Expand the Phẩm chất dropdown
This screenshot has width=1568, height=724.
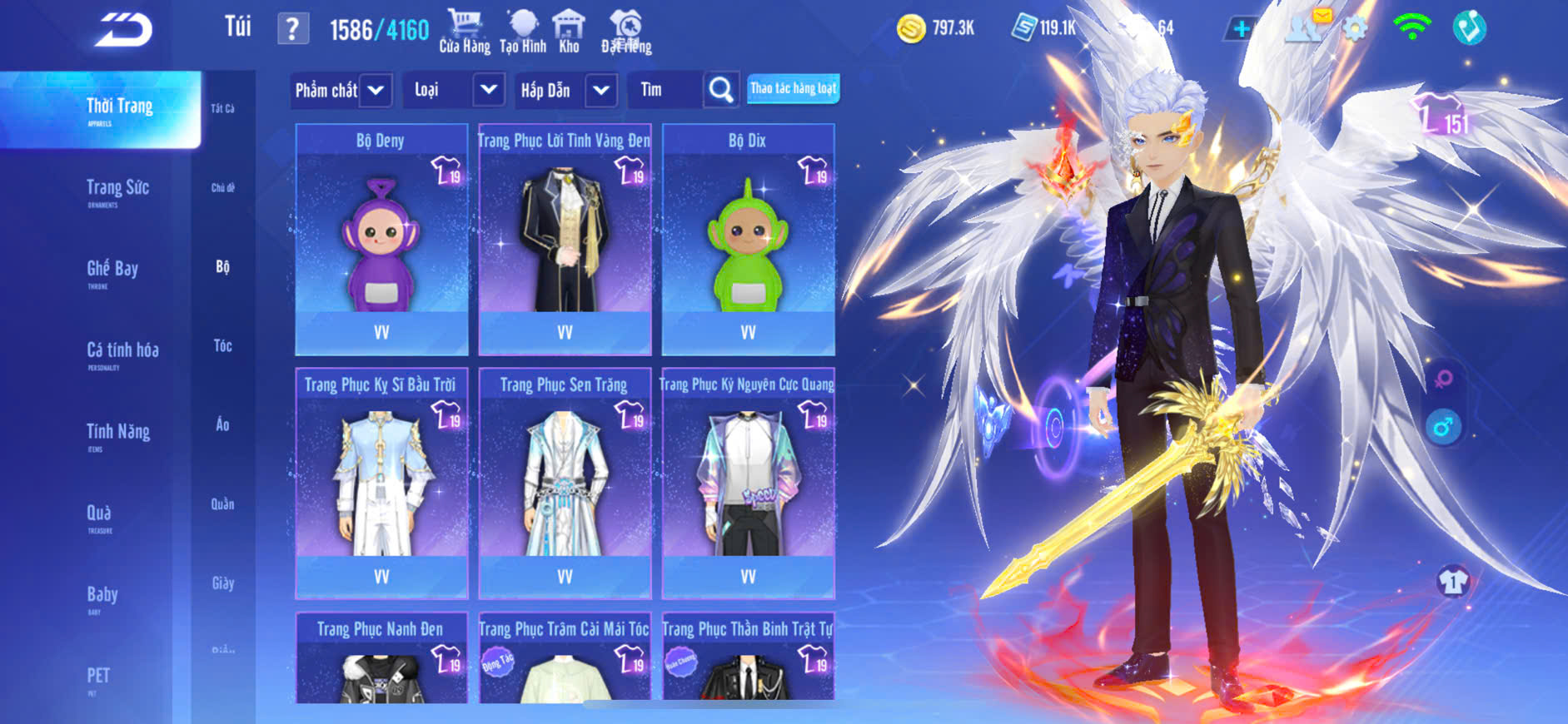coord(341,90)
